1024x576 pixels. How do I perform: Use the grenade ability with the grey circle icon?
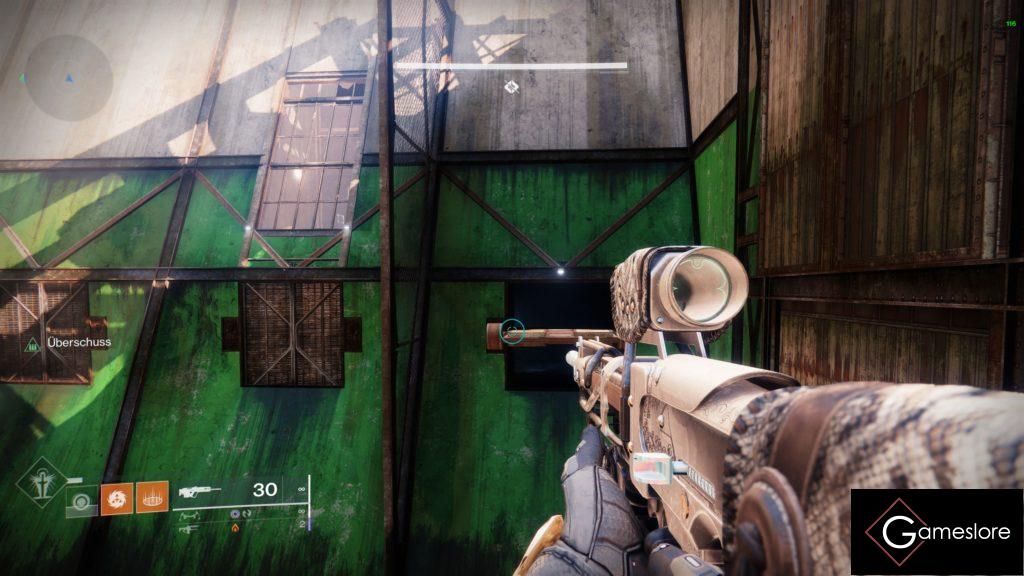(x=82, y=499)
